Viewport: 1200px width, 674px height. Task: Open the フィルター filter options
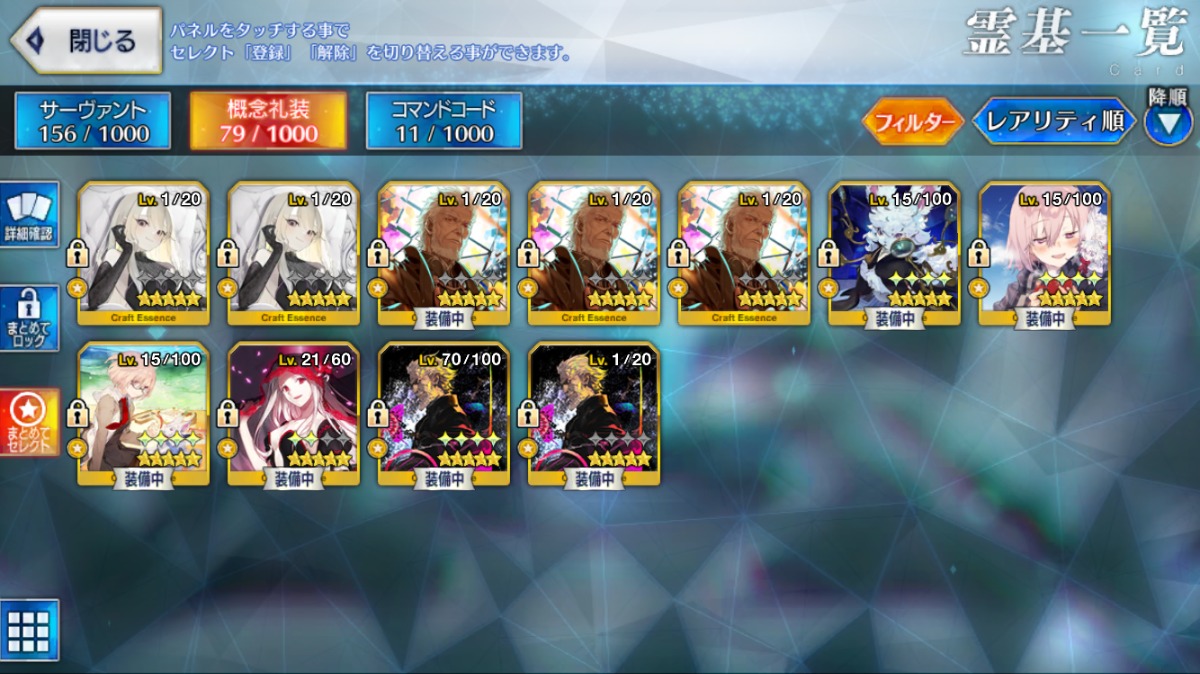click(x=912, y=122)
